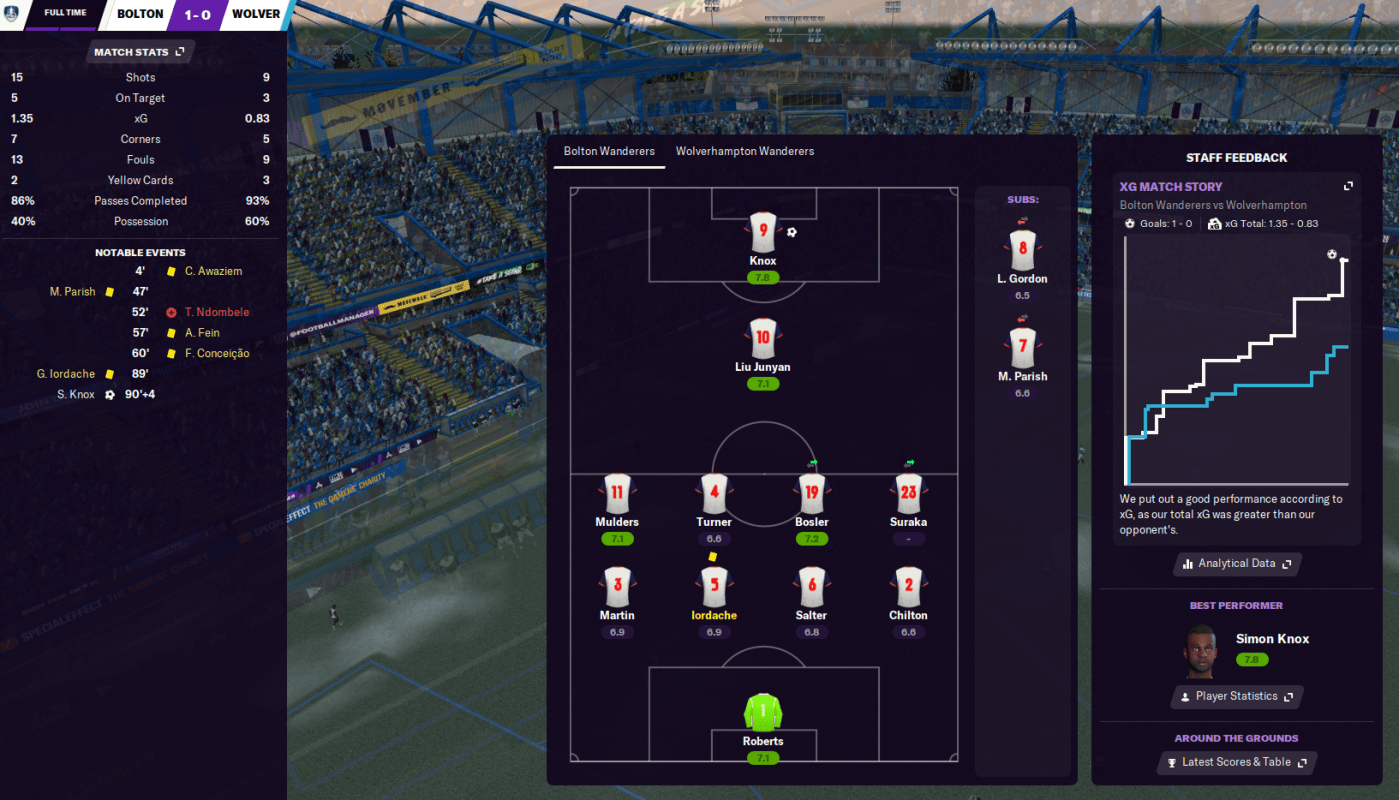The image size is (1399, 800).
Task: Click the T. Ndombele injury event
Action: pos(216,312)
